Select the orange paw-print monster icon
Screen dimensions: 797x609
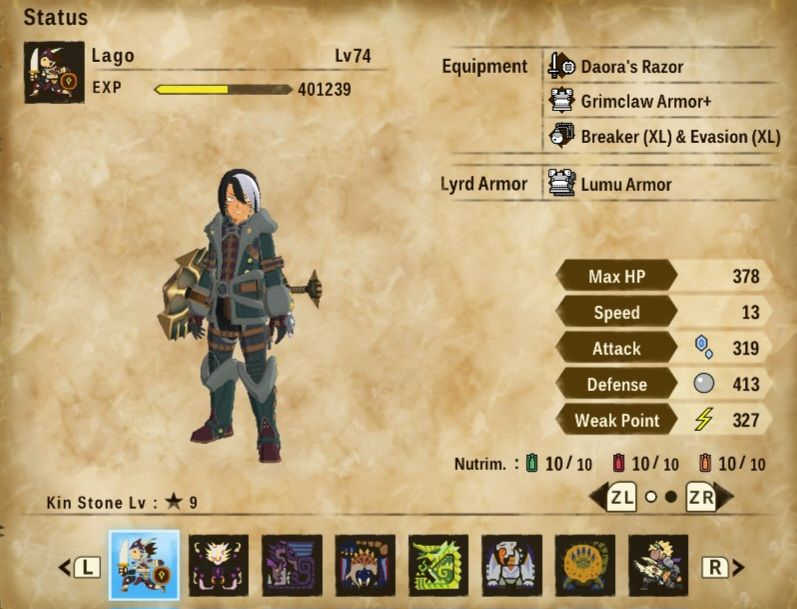coord(585,565)
